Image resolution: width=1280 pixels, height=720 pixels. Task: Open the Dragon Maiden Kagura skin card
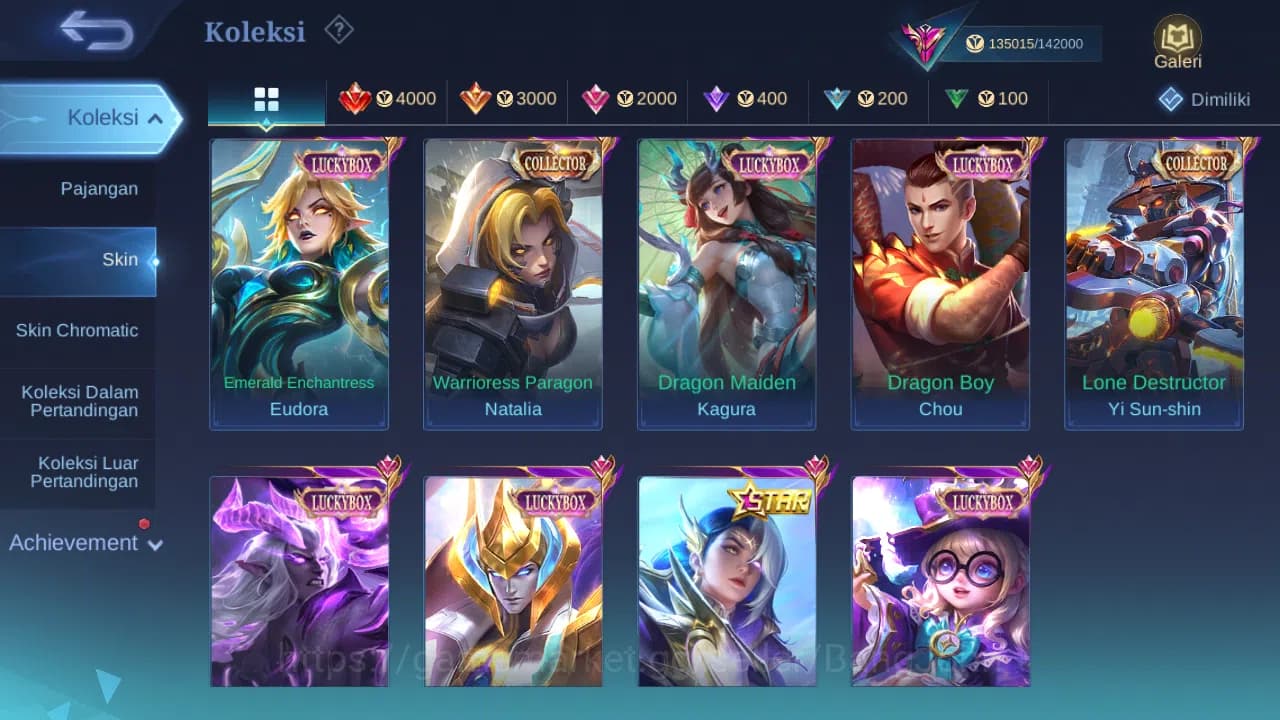[727, 283]
